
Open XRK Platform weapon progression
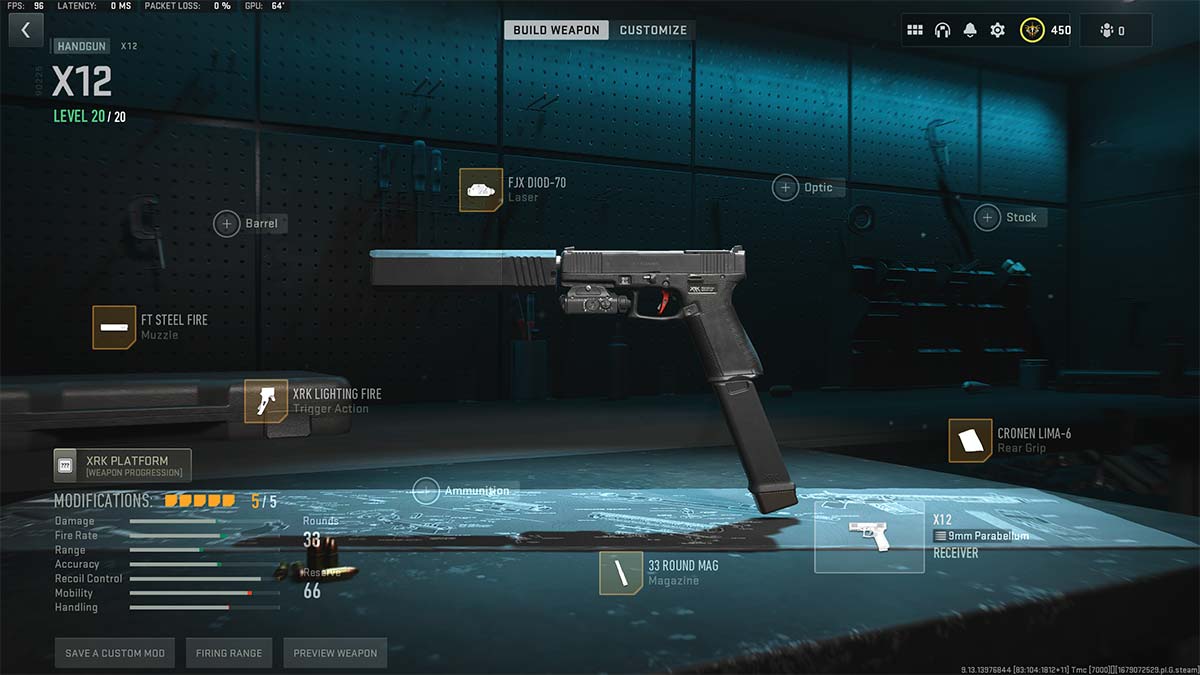pyautogui.click(x=122, y=465)
